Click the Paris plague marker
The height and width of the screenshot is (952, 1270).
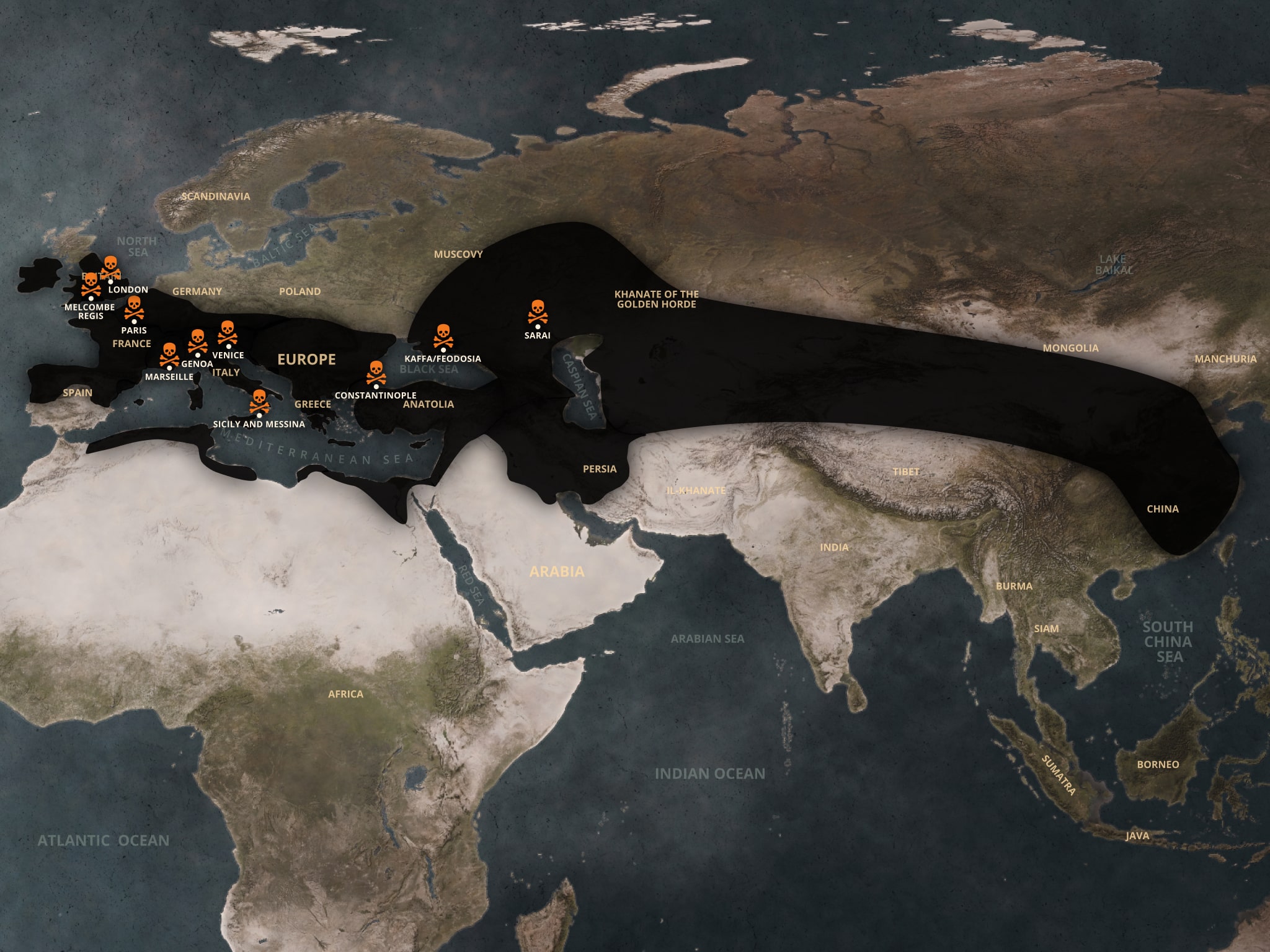(x=134, y=307)
